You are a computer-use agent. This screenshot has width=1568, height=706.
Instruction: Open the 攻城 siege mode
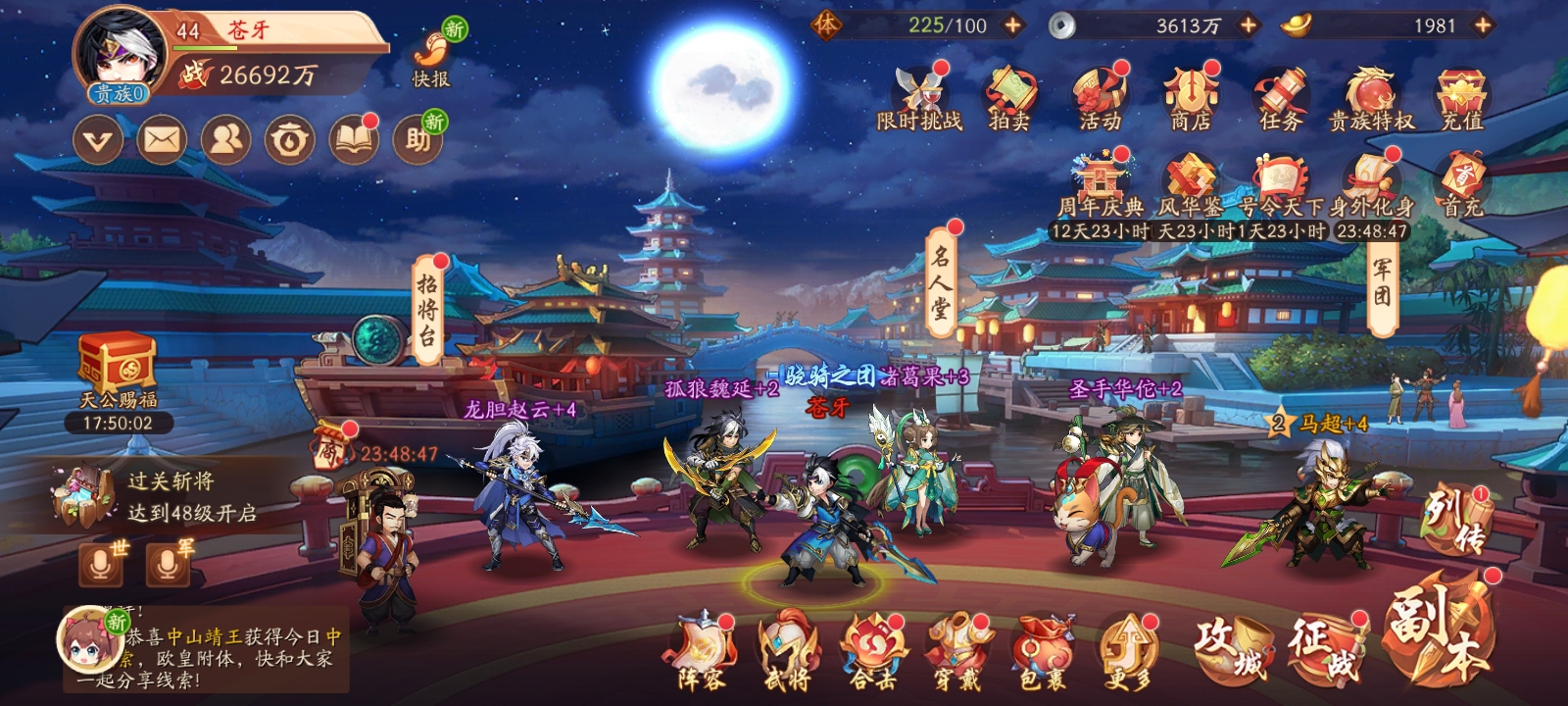pos(1231,647)
